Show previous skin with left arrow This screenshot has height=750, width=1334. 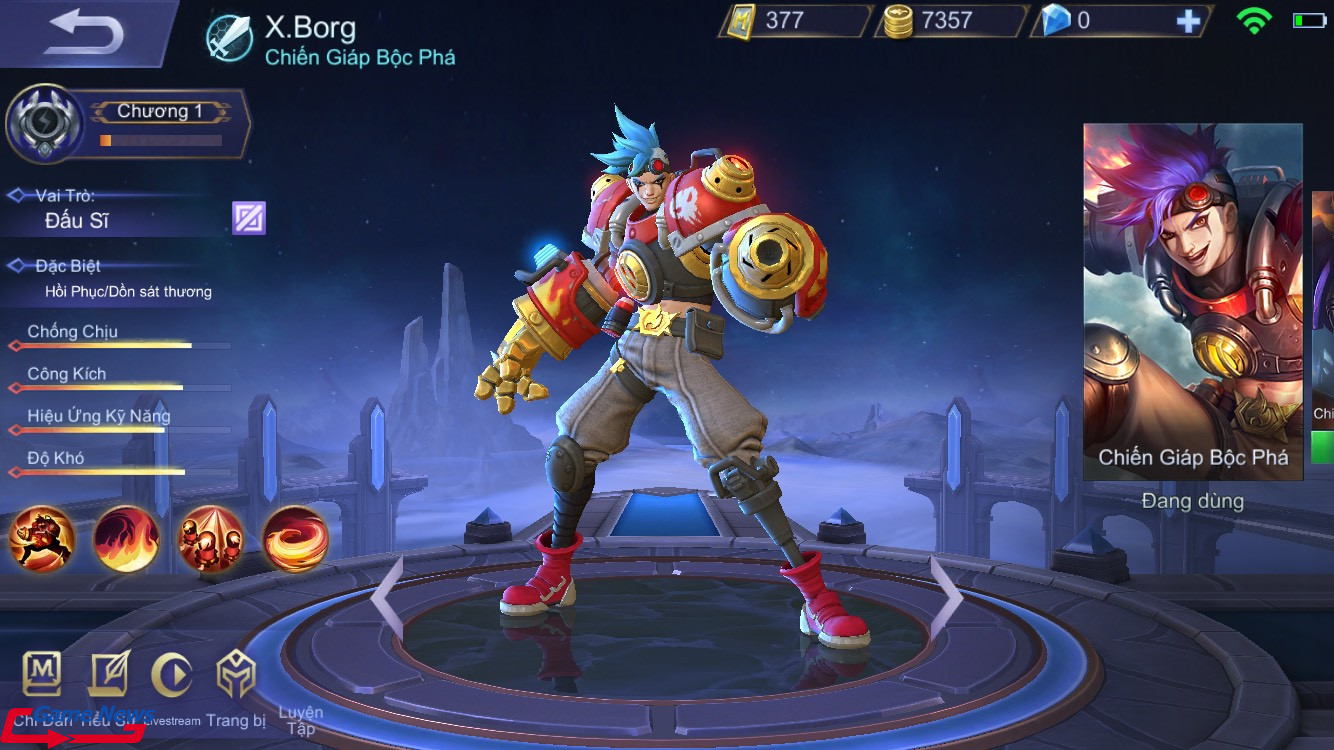(x=390, y=592)
